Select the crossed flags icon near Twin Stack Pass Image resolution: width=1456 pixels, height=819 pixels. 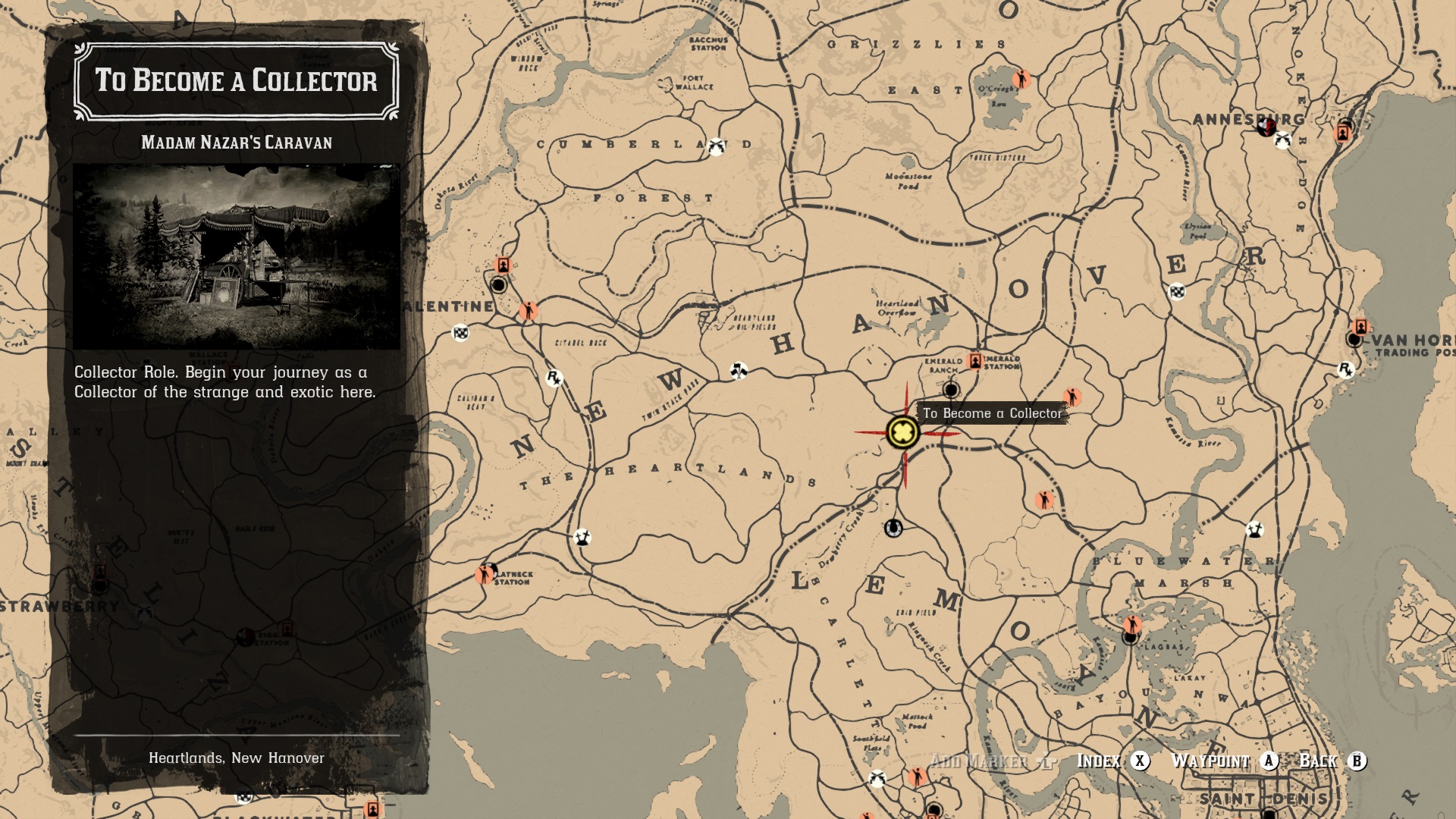click(x=739, y=371)
